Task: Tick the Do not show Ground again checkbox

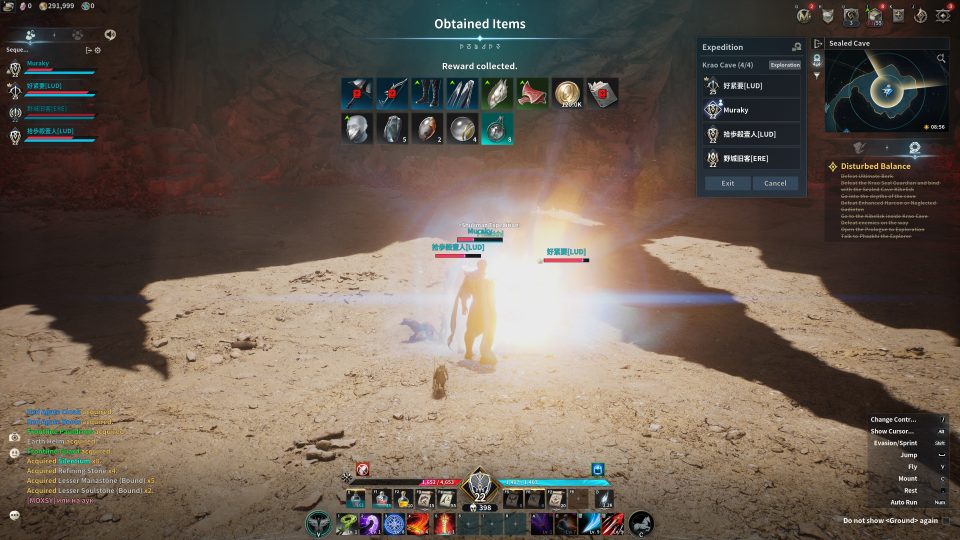Action: coord(946,520)
